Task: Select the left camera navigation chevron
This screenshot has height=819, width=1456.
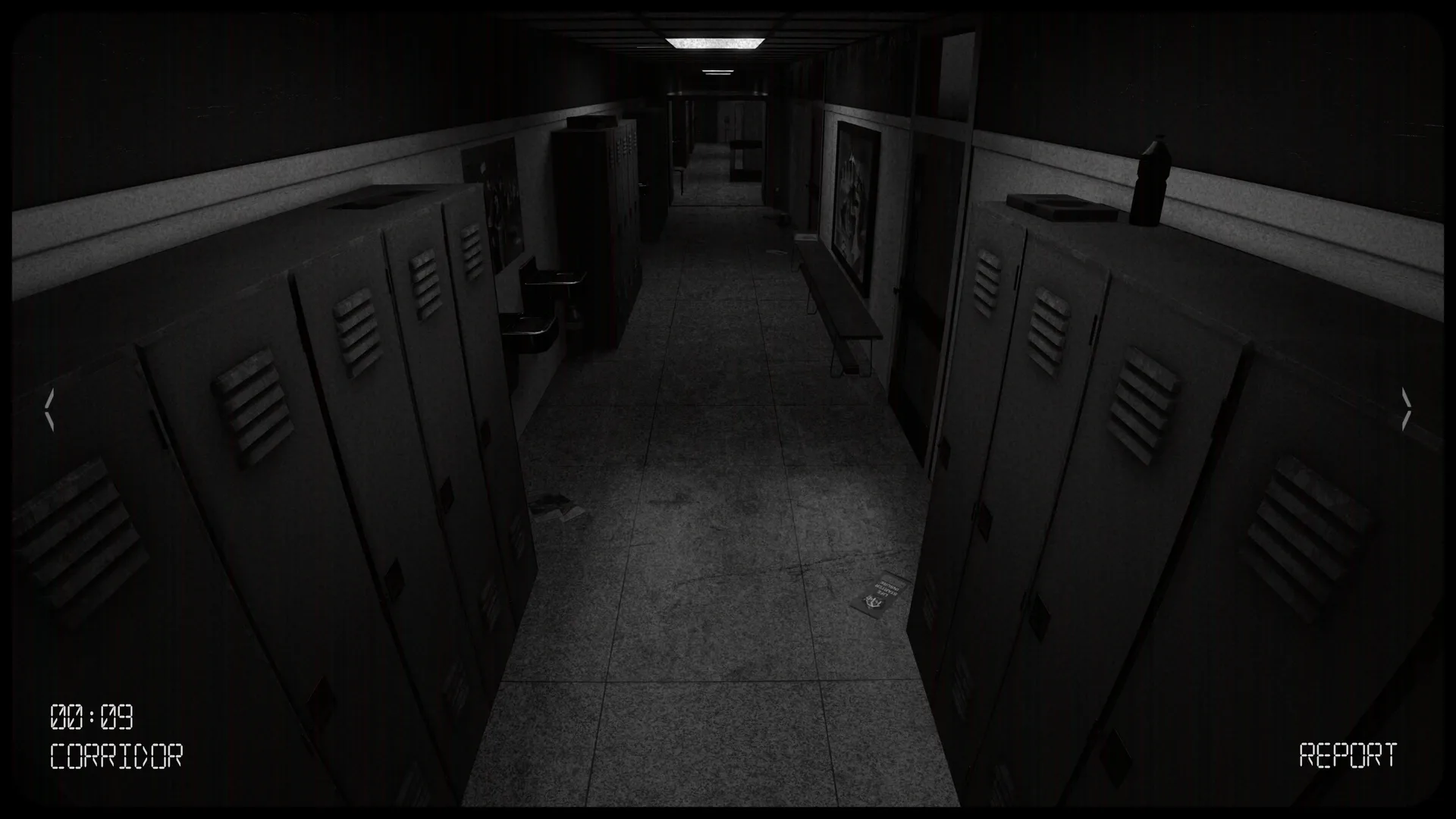Action: coord(50,409)
